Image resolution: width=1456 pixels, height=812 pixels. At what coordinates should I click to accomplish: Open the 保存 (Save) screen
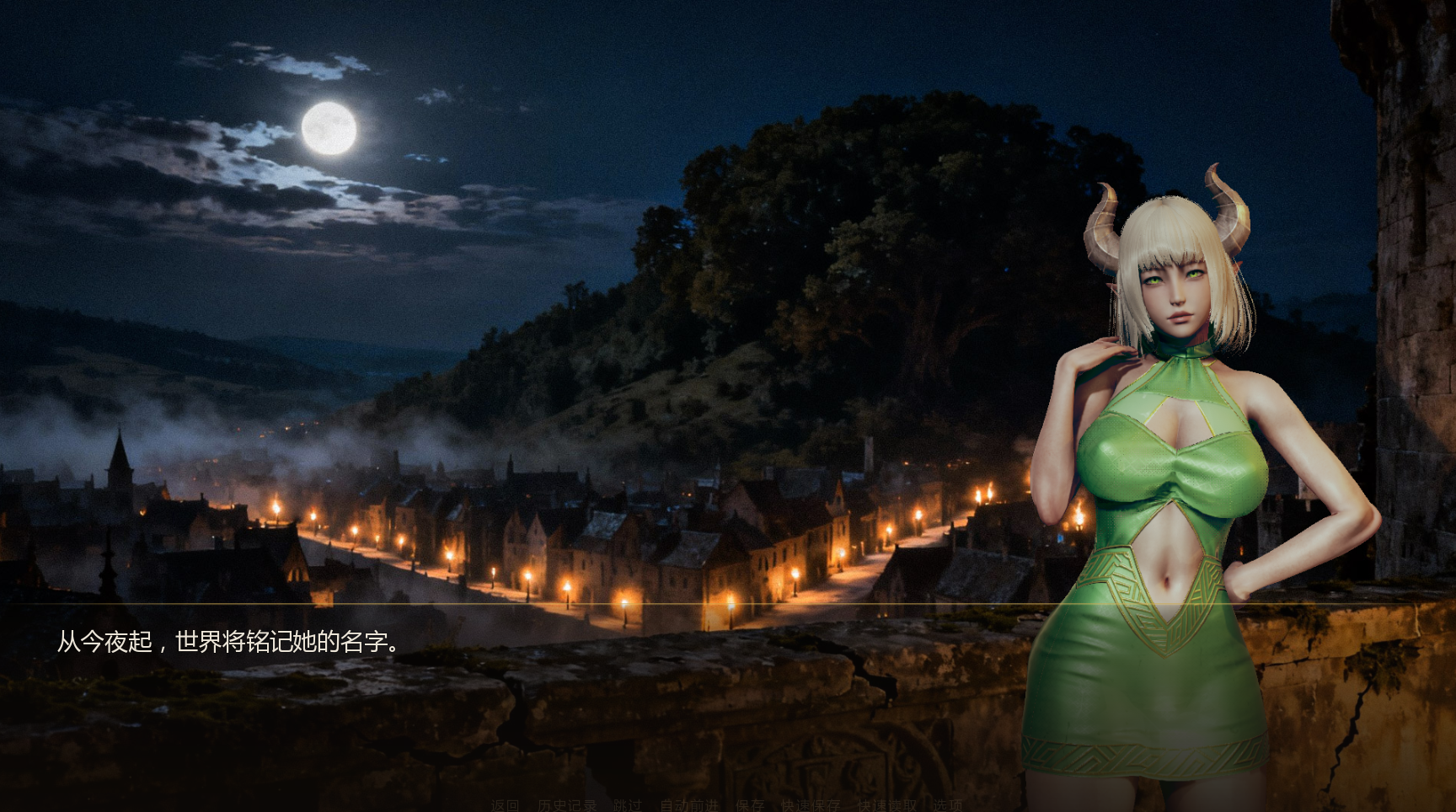[x=749, y=805]
